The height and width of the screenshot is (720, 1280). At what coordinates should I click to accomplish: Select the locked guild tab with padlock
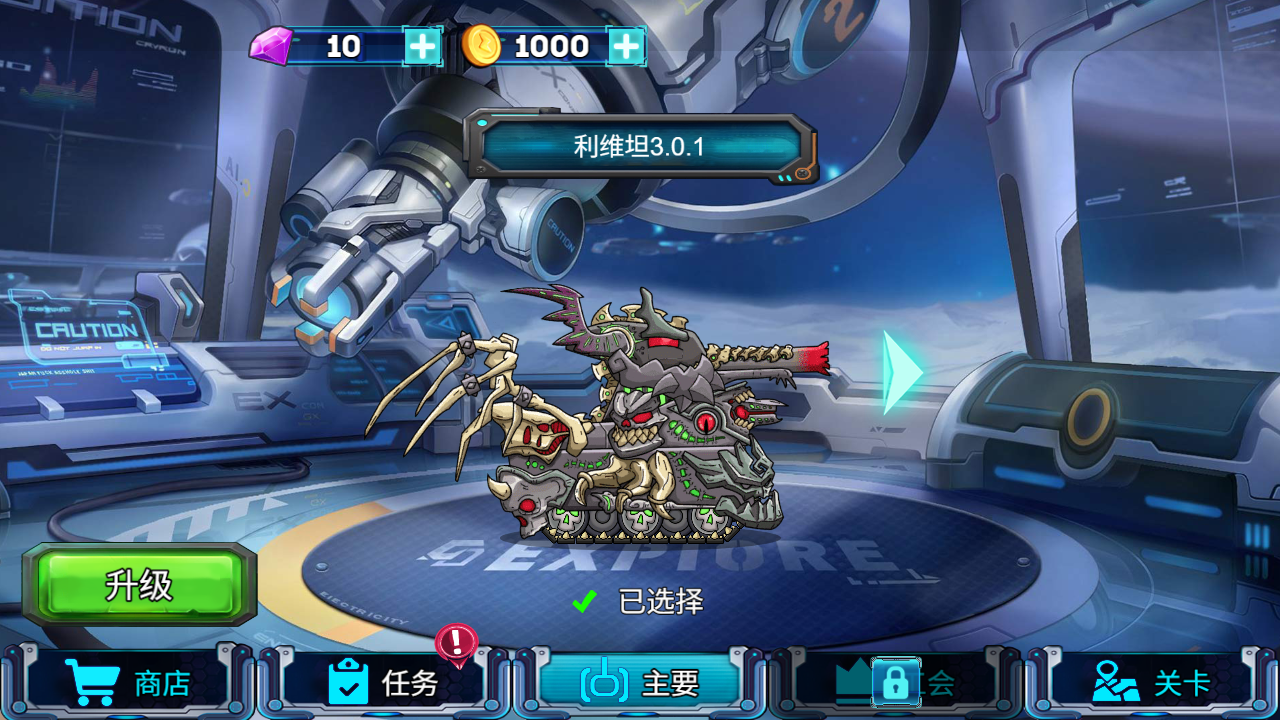pos(895,683)
